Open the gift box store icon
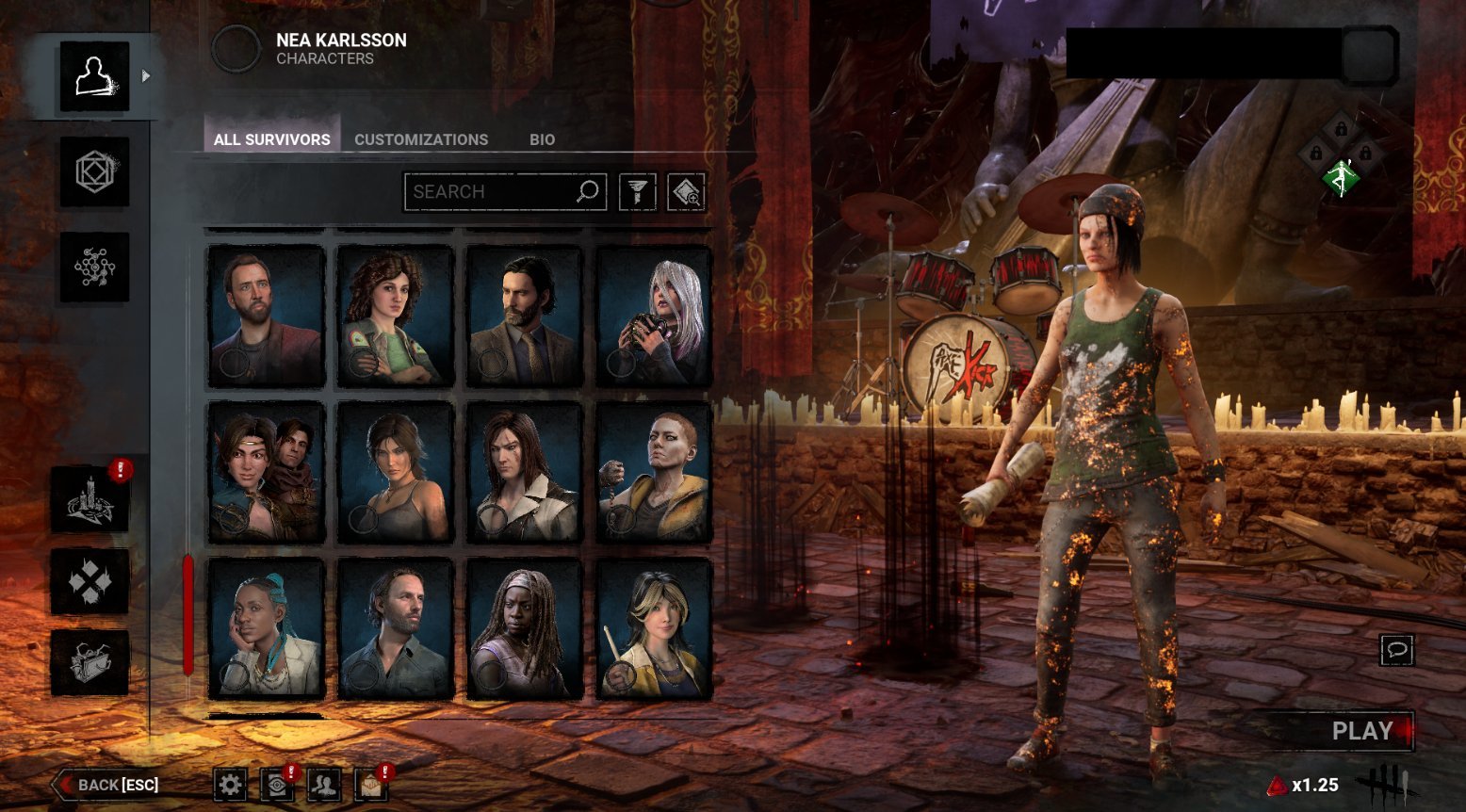1466x812 pixels. point(90,661)
